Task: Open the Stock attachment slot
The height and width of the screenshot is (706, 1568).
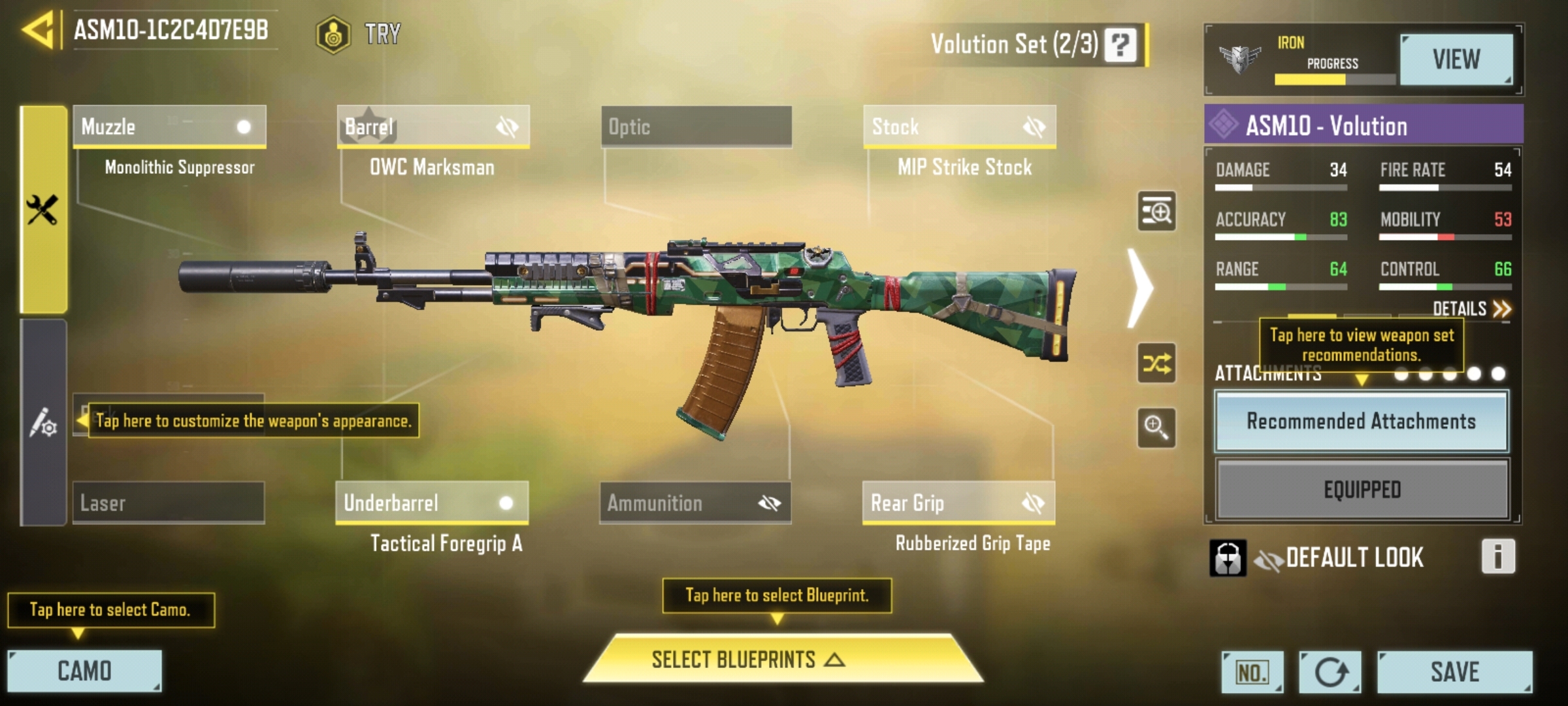Action: coord(959,126)
